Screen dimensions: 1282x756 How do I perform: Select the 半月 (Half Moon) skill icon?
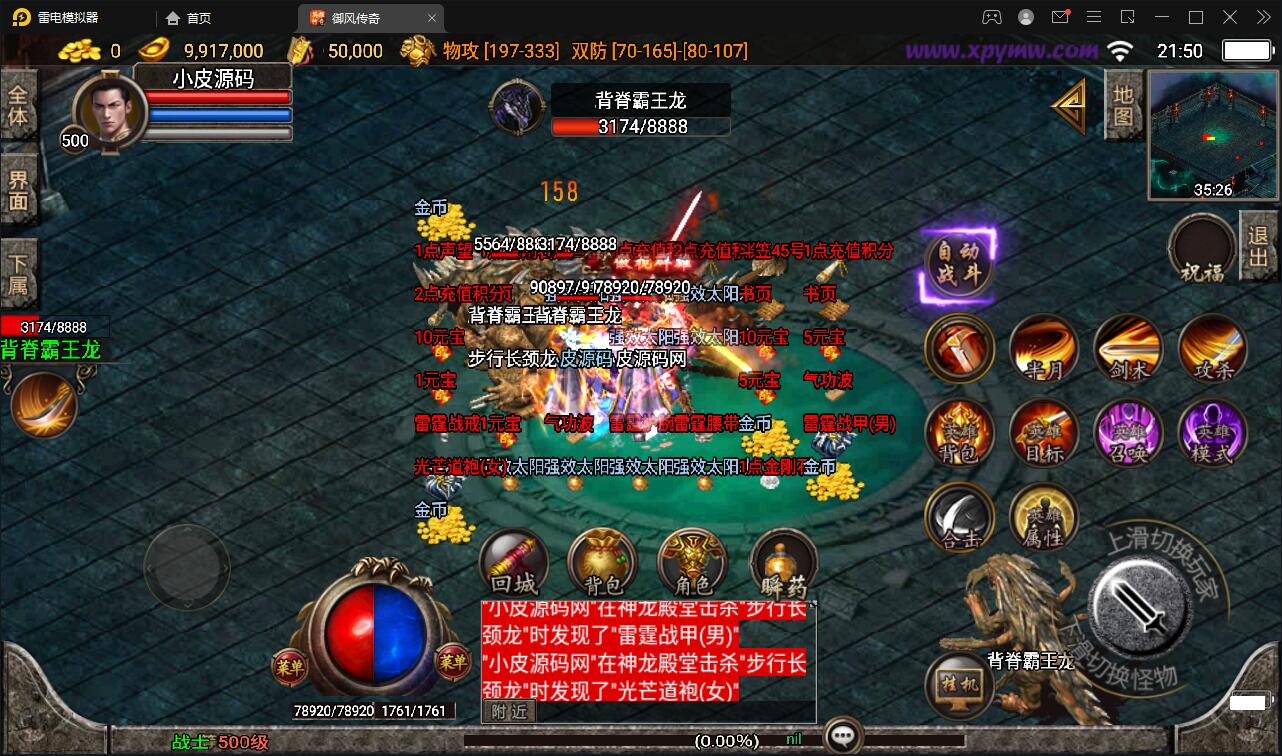[1044, 349]
